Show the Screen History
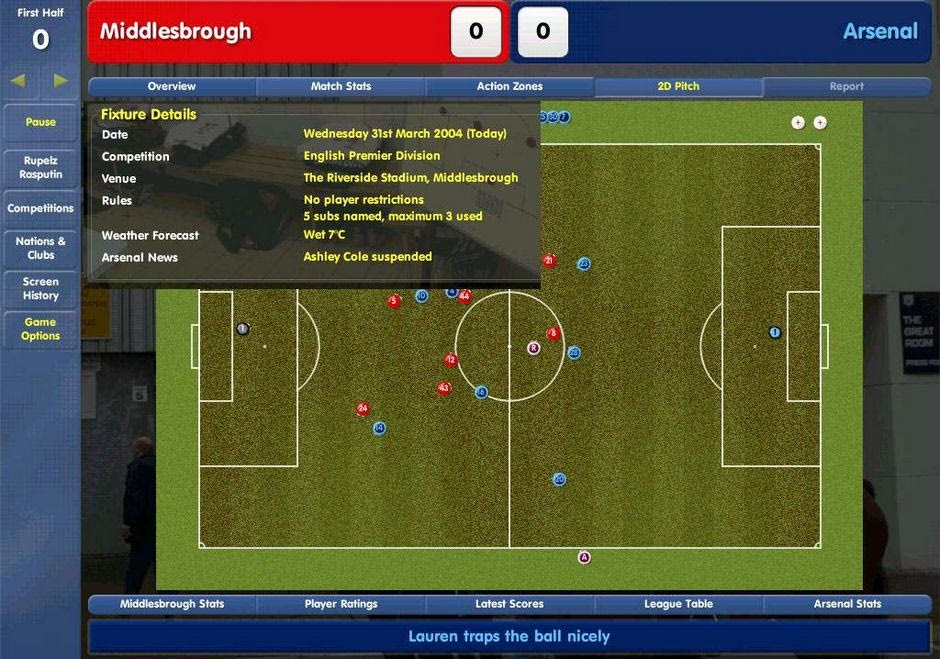This screenshot has height=659, width=940. [41, 288]
